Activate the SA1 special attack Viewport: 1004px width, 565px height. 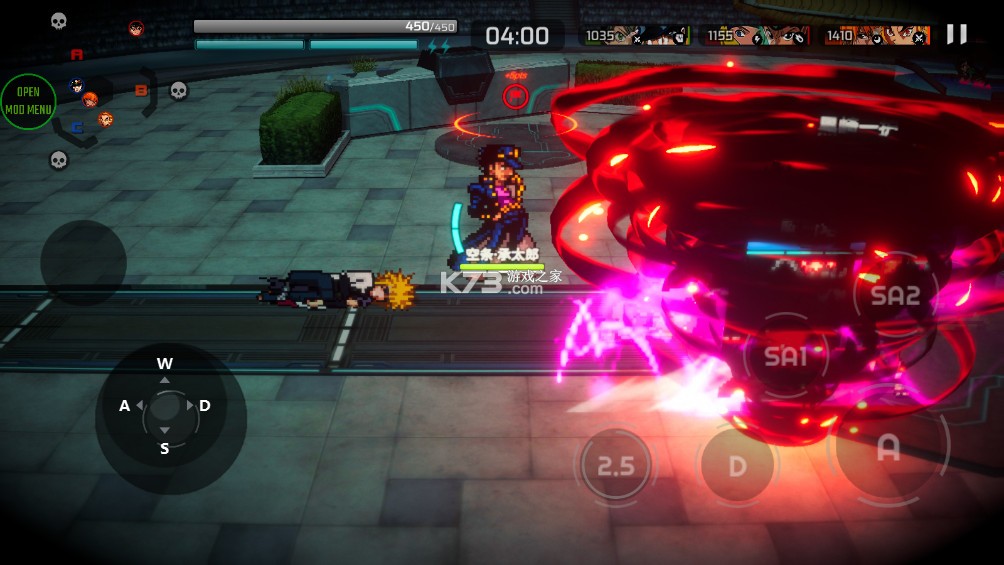(786, 355)
